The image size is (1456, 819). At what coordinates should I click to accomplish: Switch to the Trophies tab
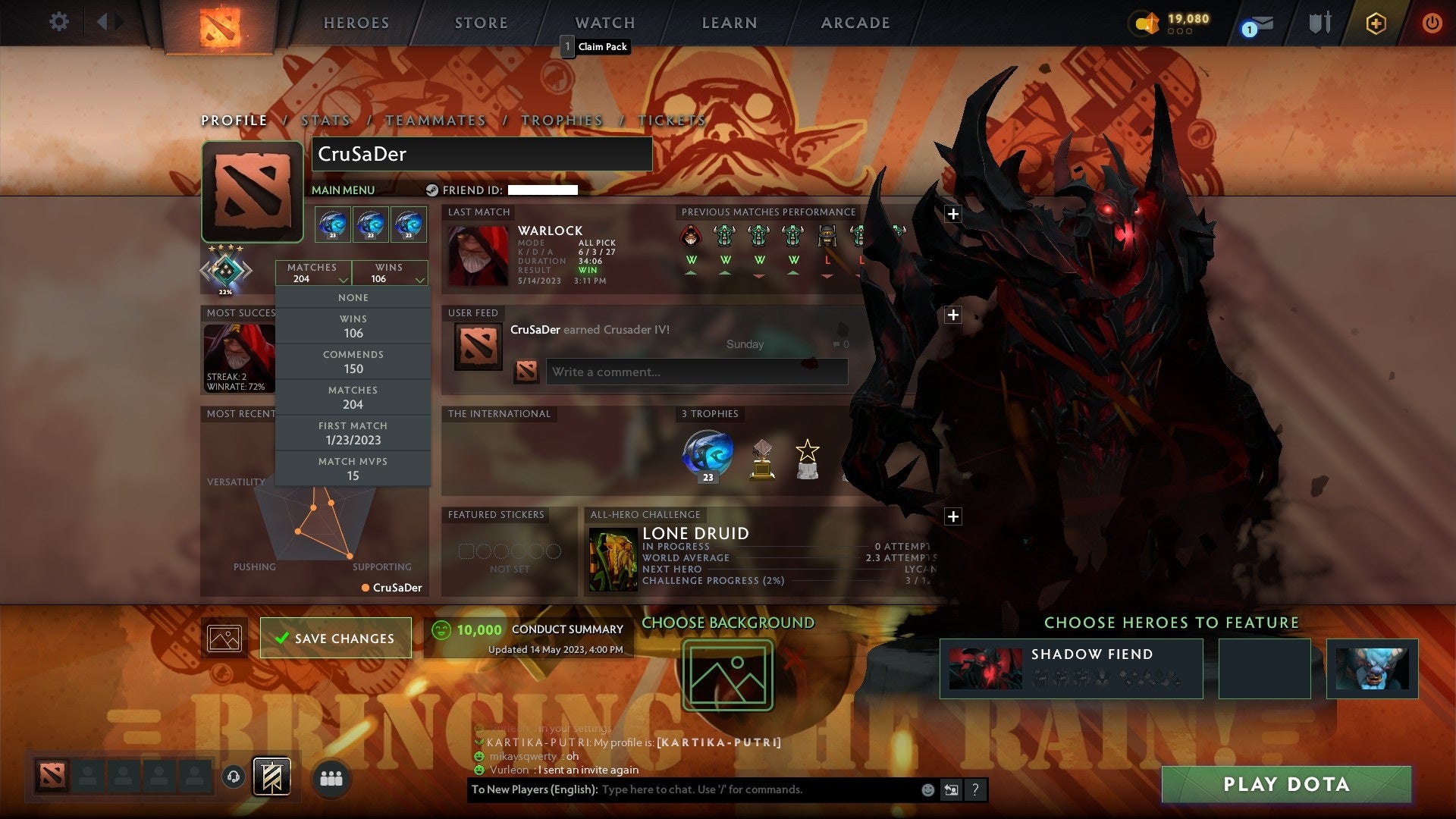[x=562, y=120]
